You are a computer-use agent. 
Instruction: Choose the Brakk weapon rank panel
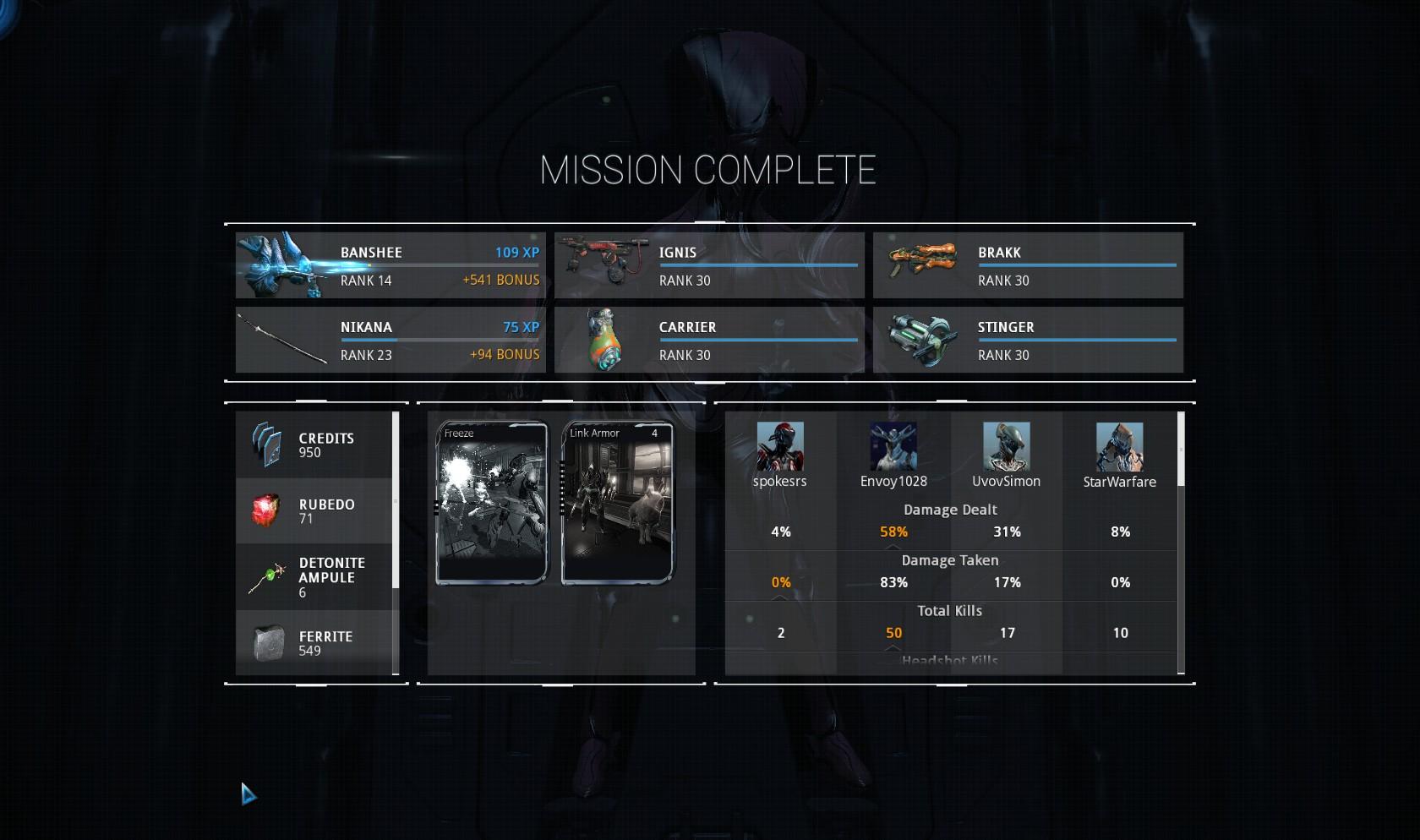(1028, 265)
